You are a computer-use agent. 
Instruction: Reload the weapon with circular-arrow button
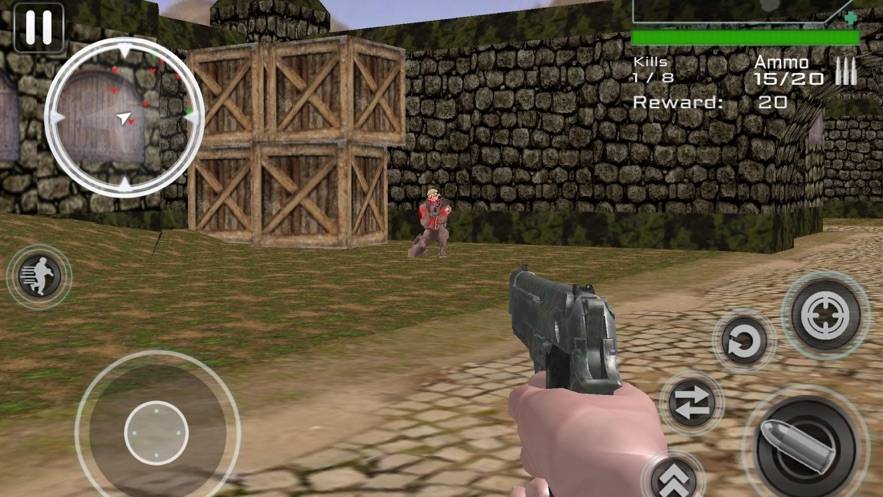pos(744,344)
